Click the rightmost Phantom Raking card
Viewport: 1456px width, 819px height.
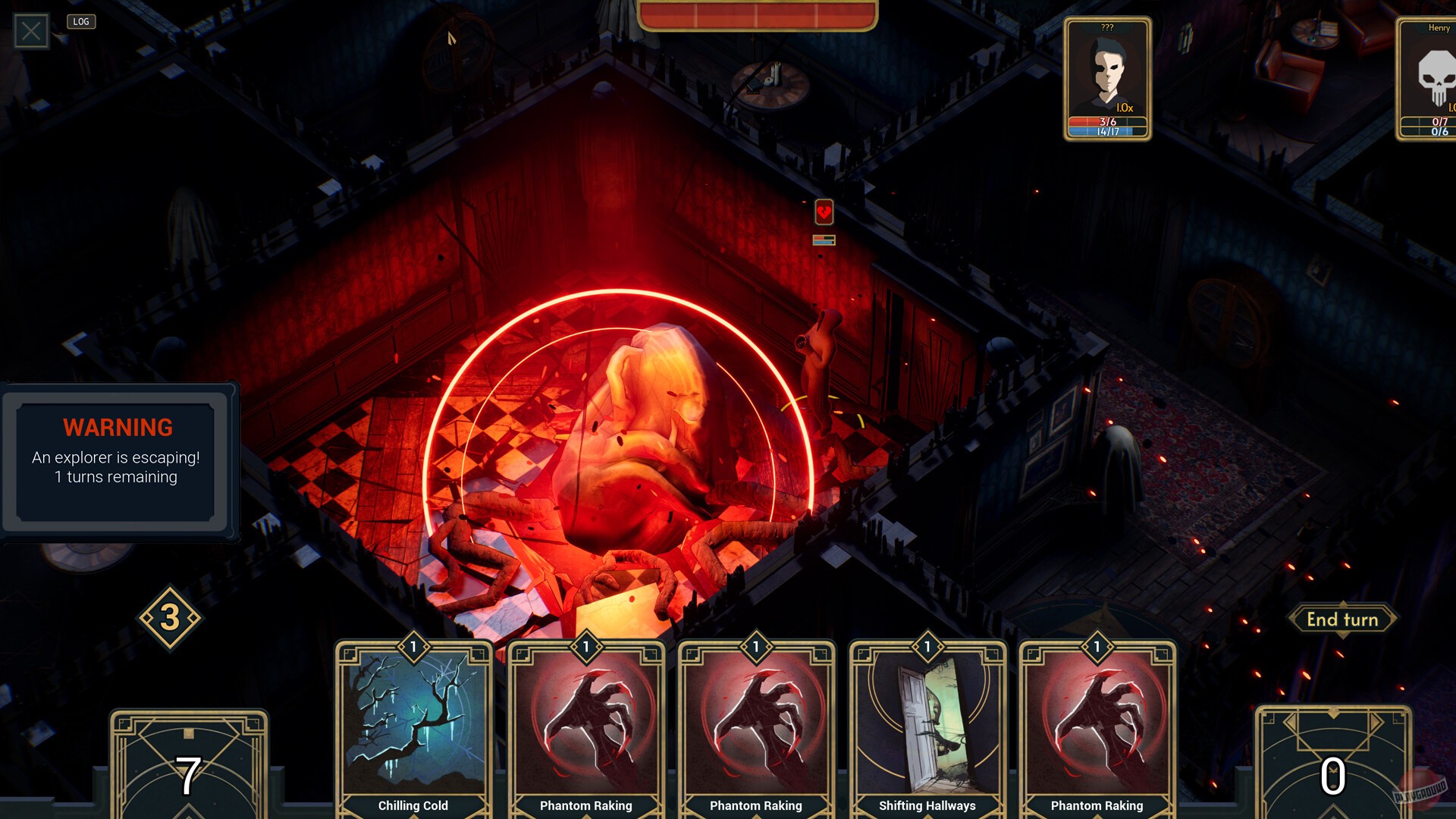(1097, 724)
